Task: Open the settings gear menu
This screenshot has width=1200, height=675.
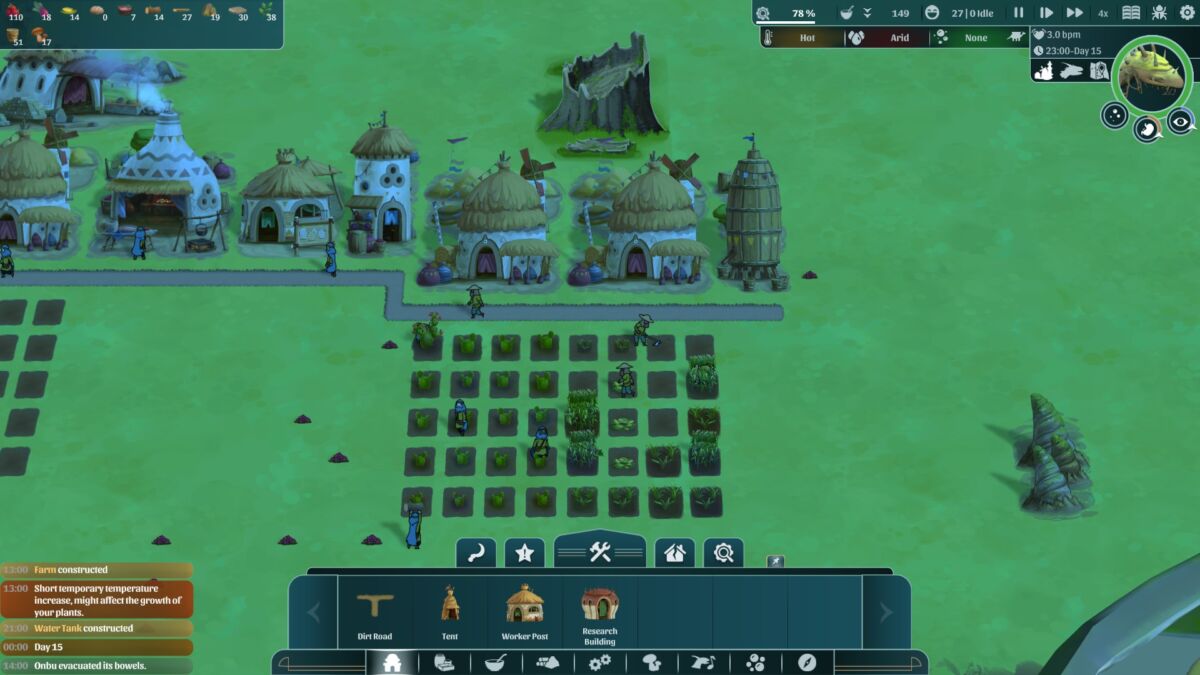Action: [x=1187, y=13]
